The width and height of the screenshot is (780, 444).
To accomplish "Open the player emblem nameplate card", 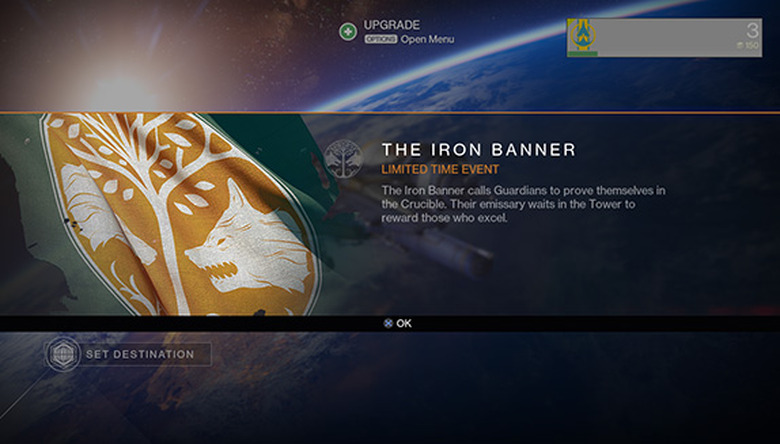I will [x=664, y=37].
